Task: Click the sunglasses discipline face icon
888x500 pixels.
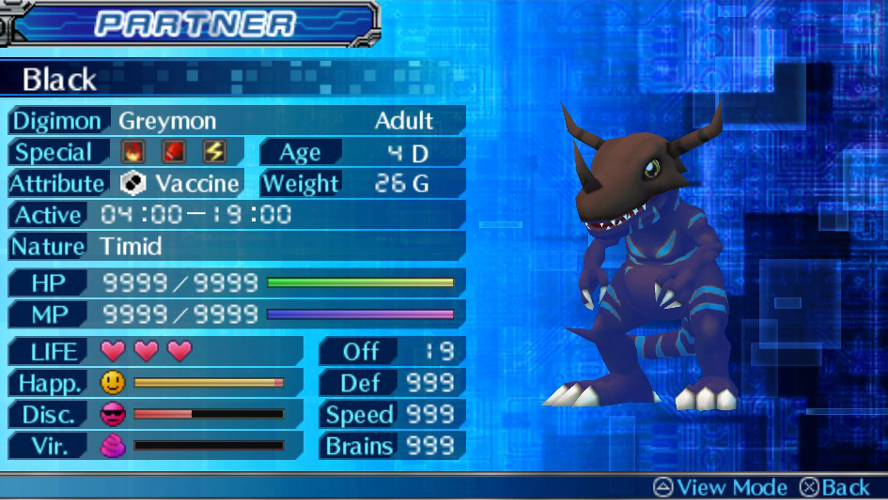Action: click(x=113, y=414)
